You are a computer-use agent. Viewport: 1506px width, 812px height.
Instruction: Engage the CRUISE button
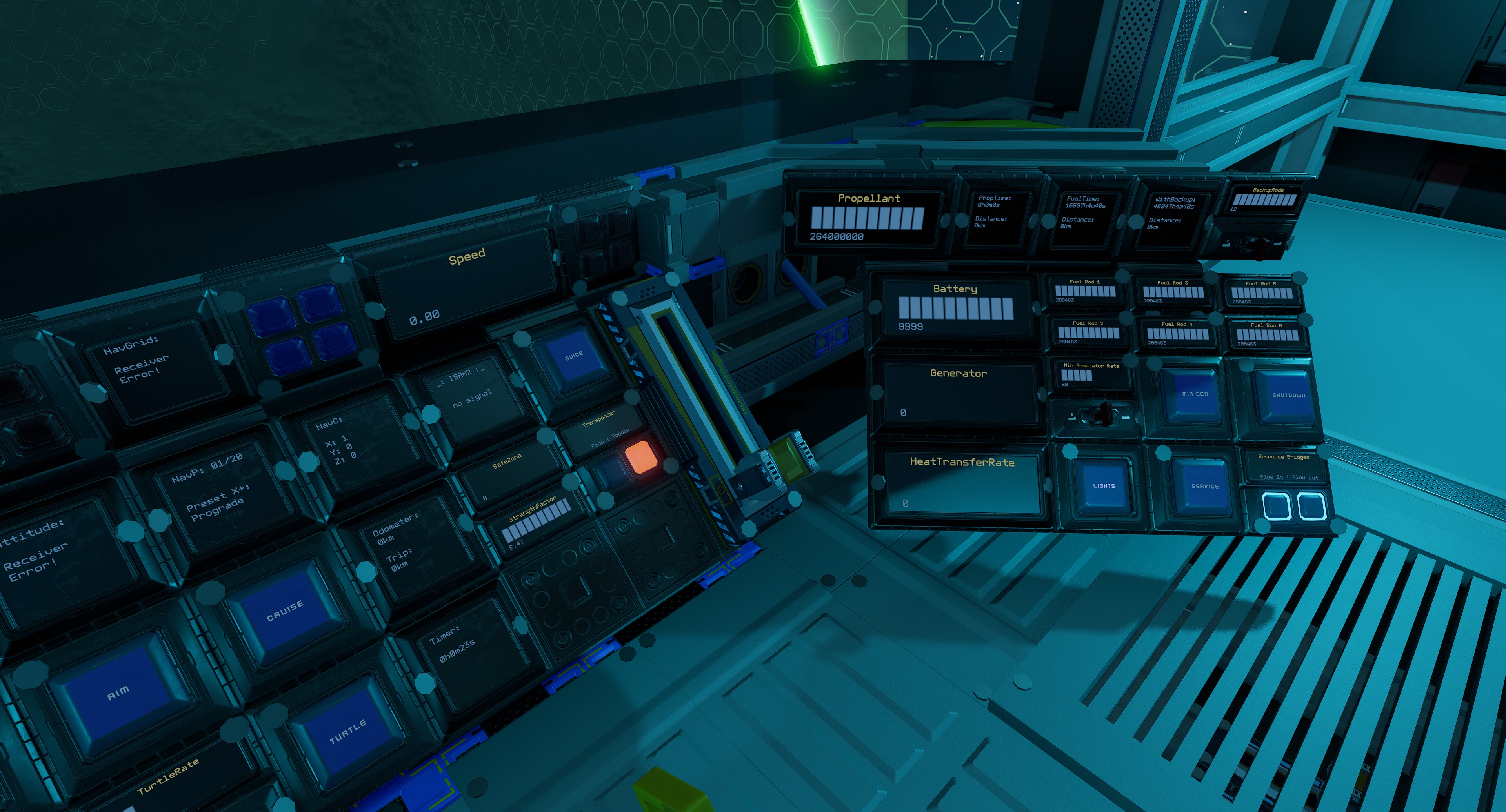point(284,610)
